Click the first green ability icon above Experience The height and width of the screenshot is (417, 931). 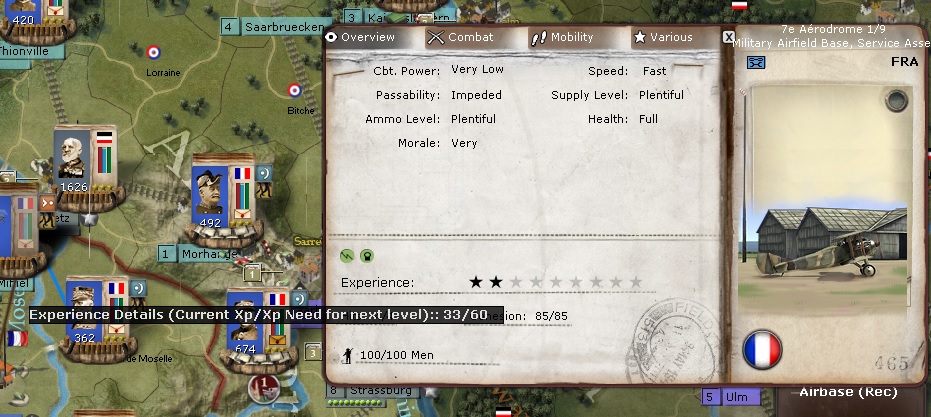pyautogui.click(x=347, y=255)
